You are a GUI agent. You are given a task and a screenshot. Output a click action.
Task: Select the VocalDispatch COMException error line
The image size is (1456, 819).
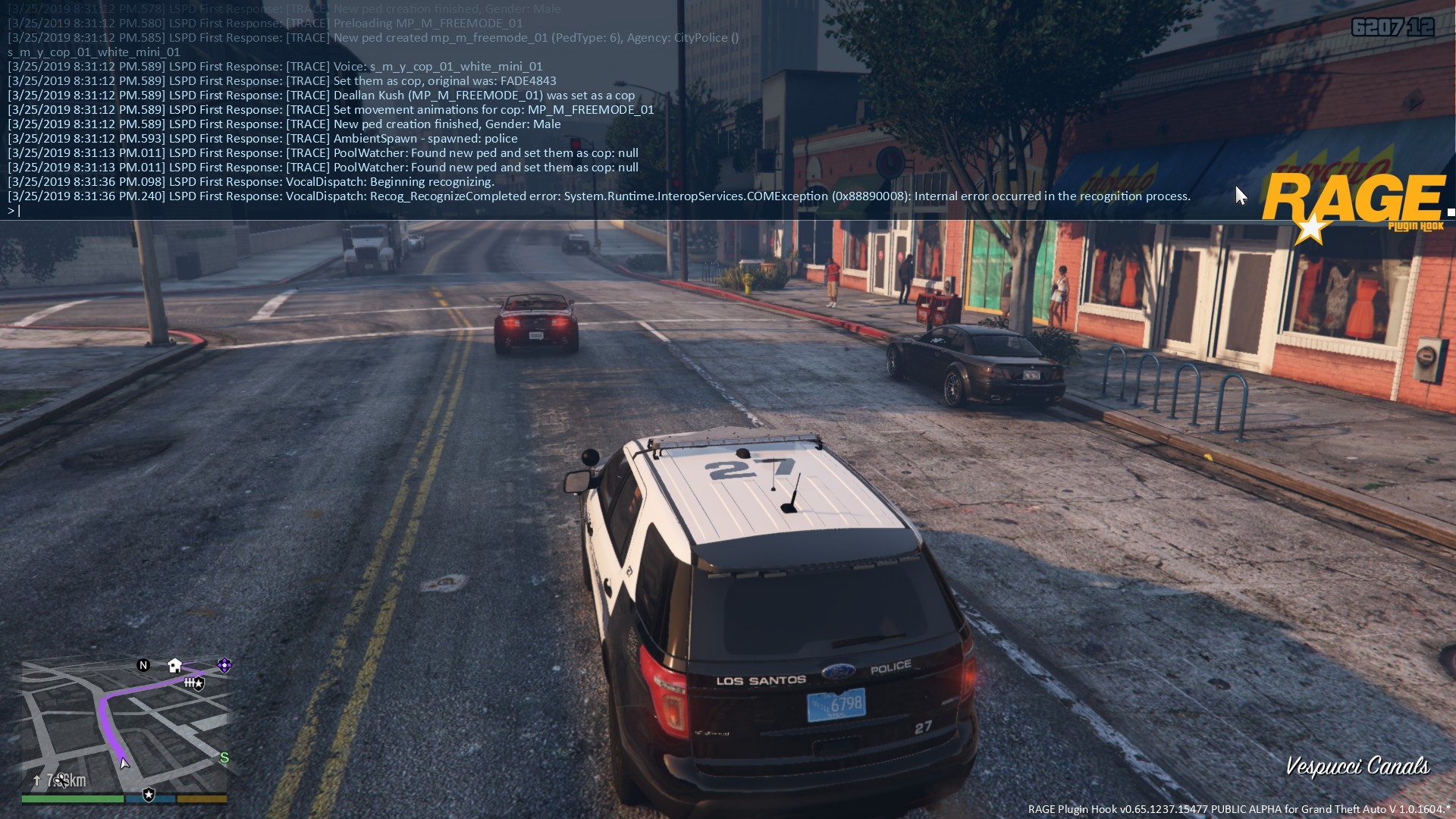pyautogui.click(x=599, y=196)
